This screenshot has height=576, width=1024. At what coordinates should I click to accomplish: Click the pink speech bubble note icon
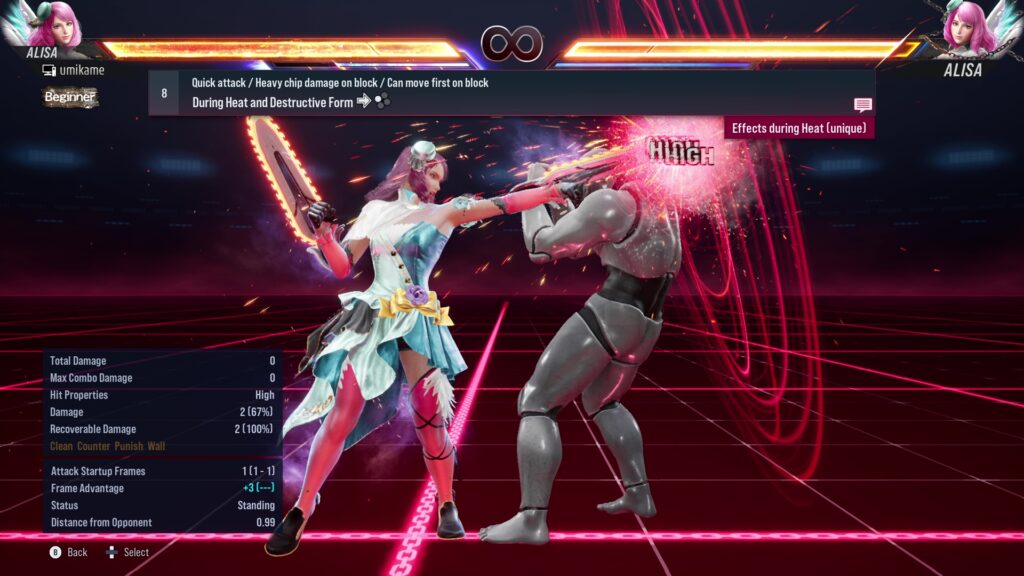tap(862, 105)
